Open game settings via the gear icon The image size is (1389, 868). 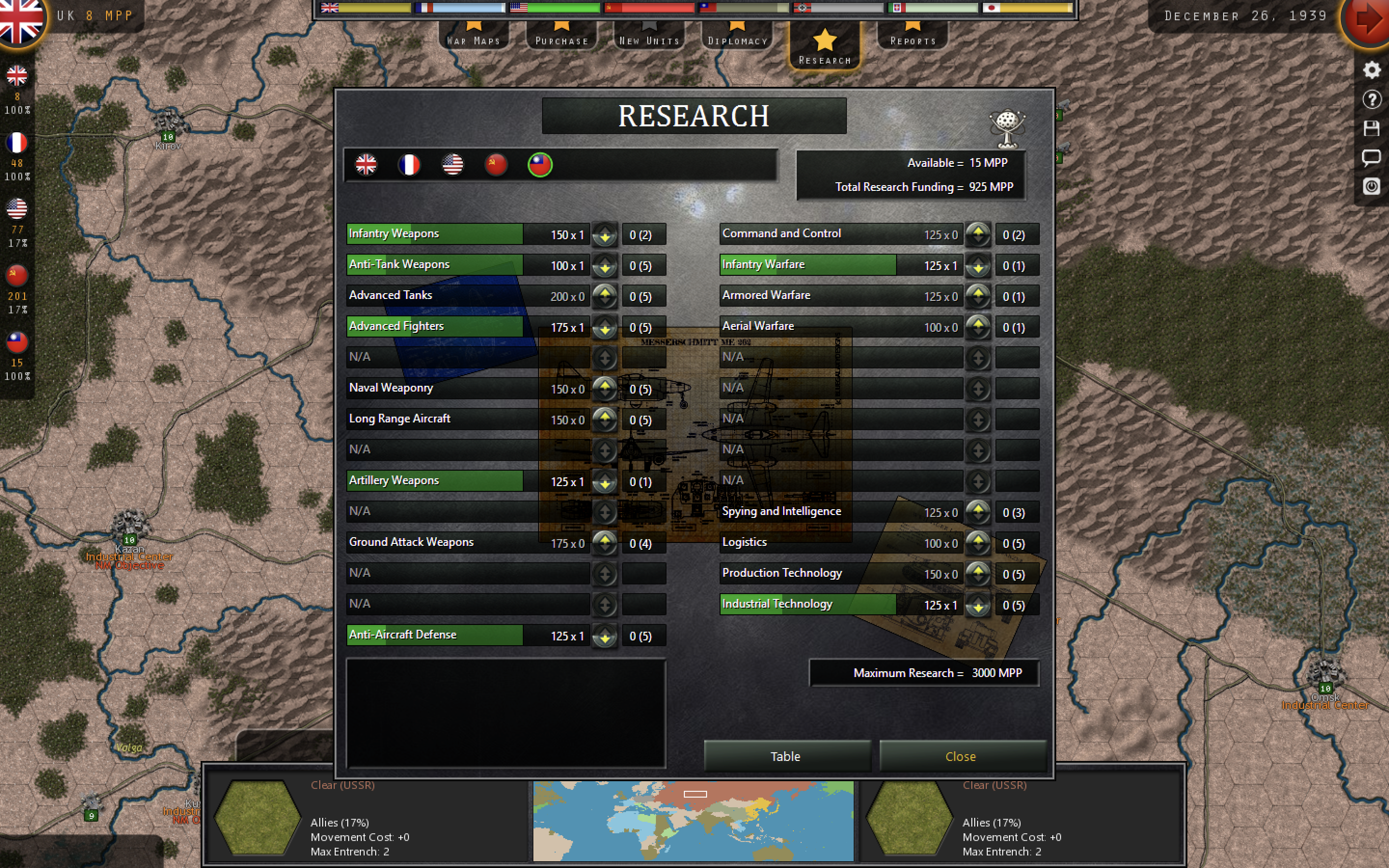coord(1372,69)
